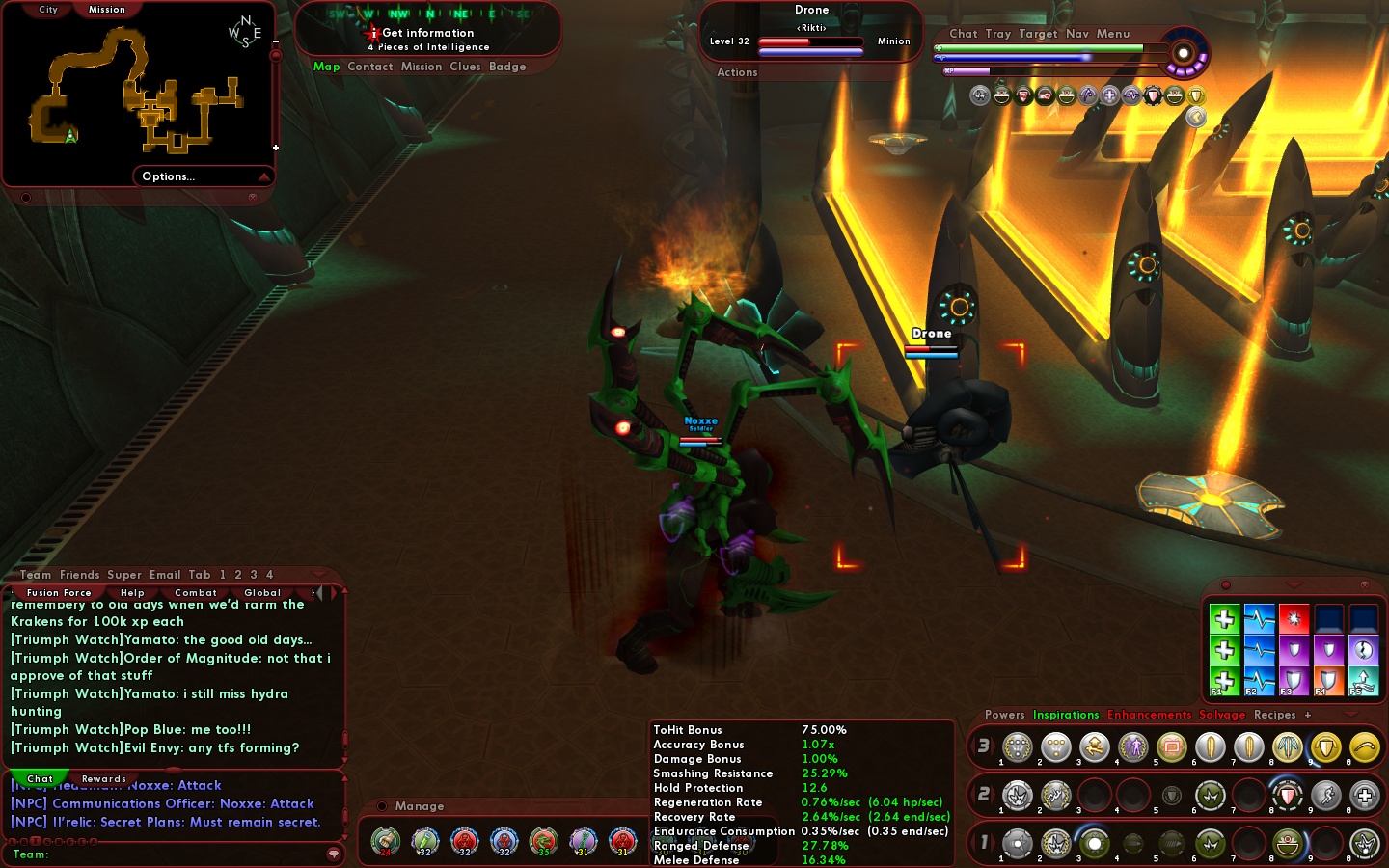Show the Clues list
The width and height of the screenshot is (1389, 868).
465,67
